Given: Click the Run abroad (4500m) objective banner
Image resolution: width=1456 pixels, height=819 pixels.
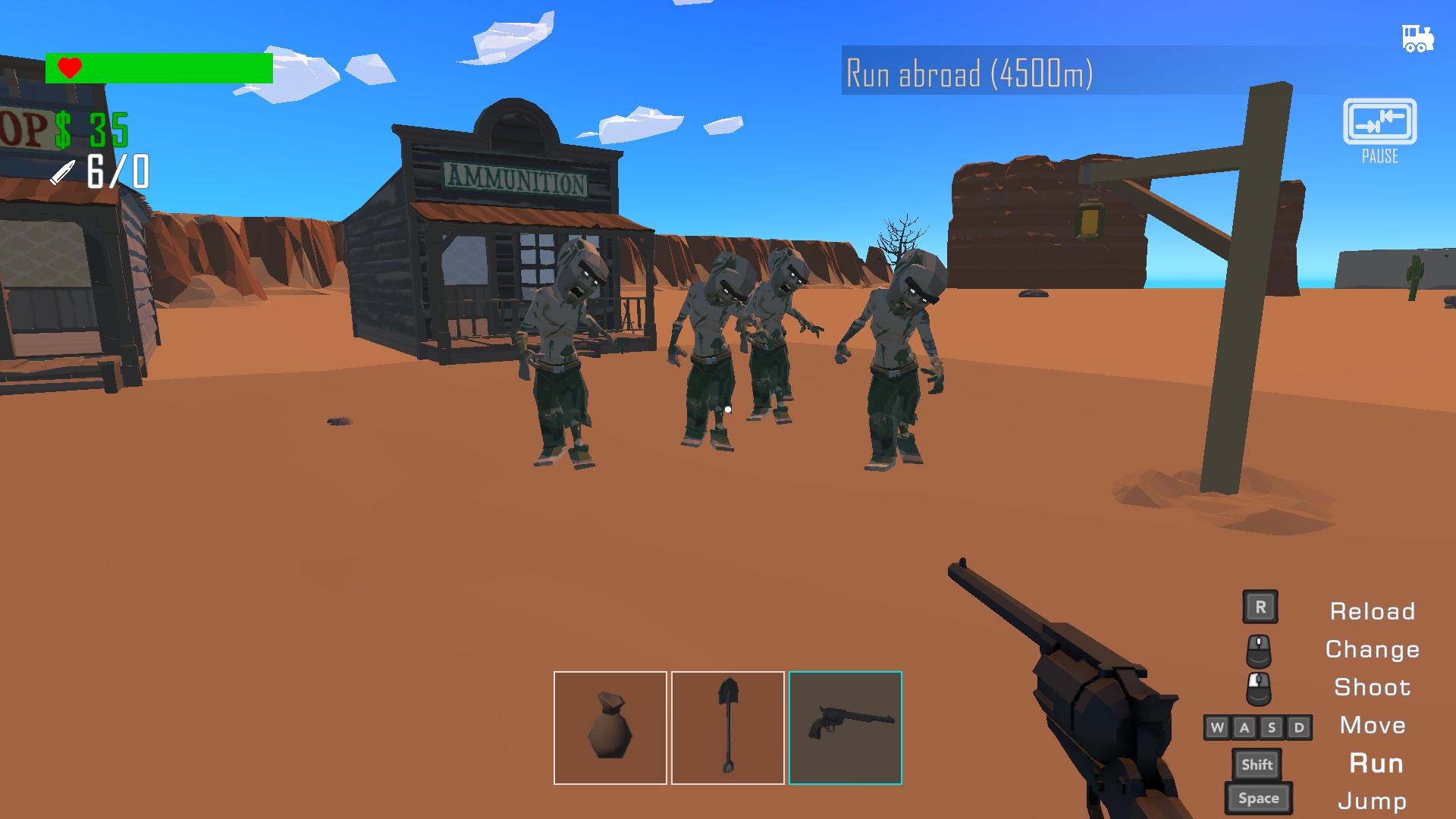Looking at the screenshot, I should pos(971,72).
